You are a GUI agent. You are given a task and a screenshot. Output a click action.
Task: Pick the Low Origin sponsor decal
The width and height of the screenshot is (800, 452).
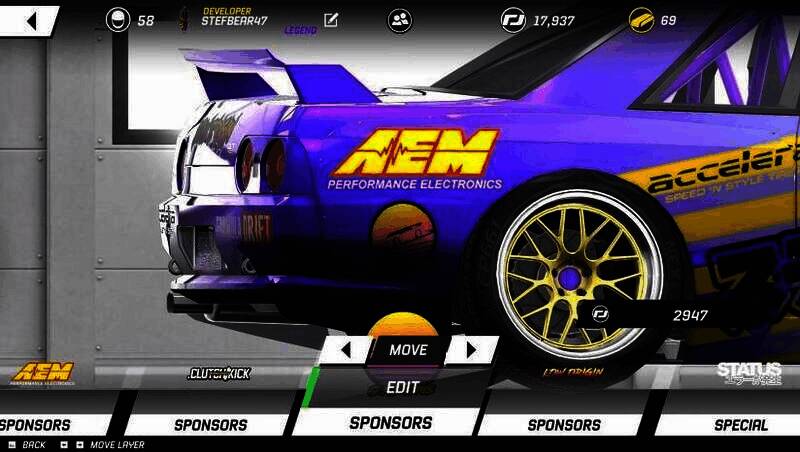click(572, 373)
